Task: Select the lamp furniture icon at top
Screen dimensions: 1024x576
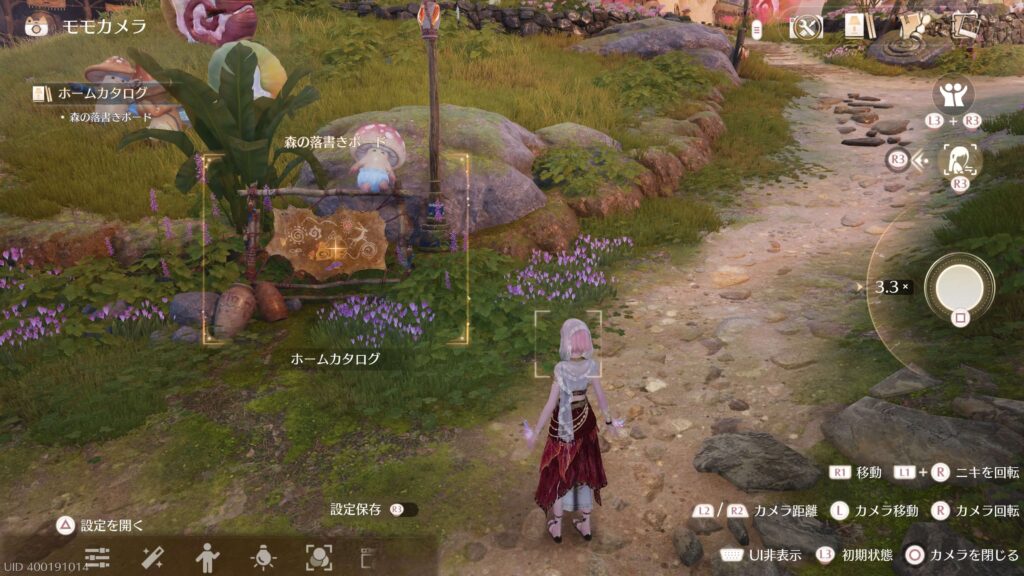Action: pyautogui.click(x=857, y=27)
